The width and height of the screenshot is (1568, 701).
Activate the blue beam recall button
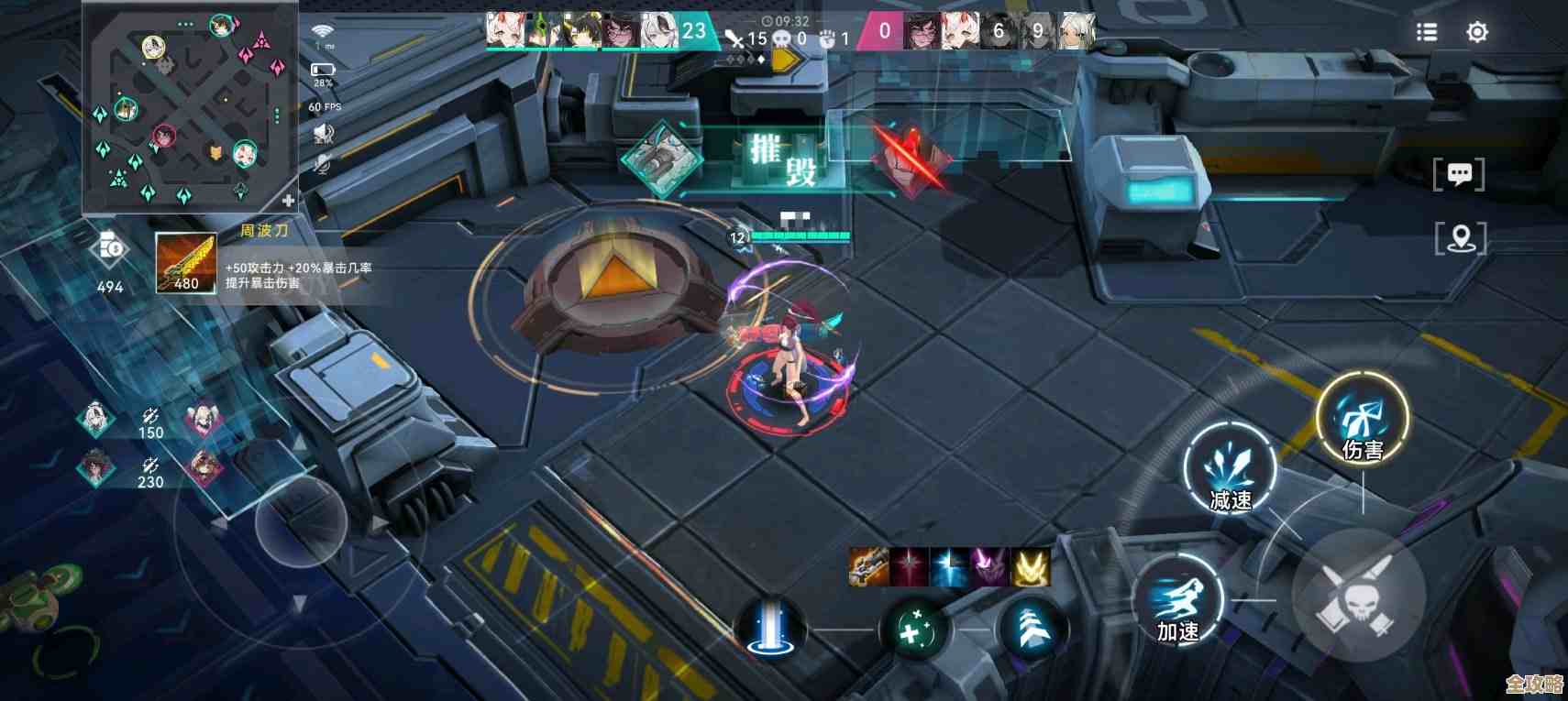[x=769, y=629]
